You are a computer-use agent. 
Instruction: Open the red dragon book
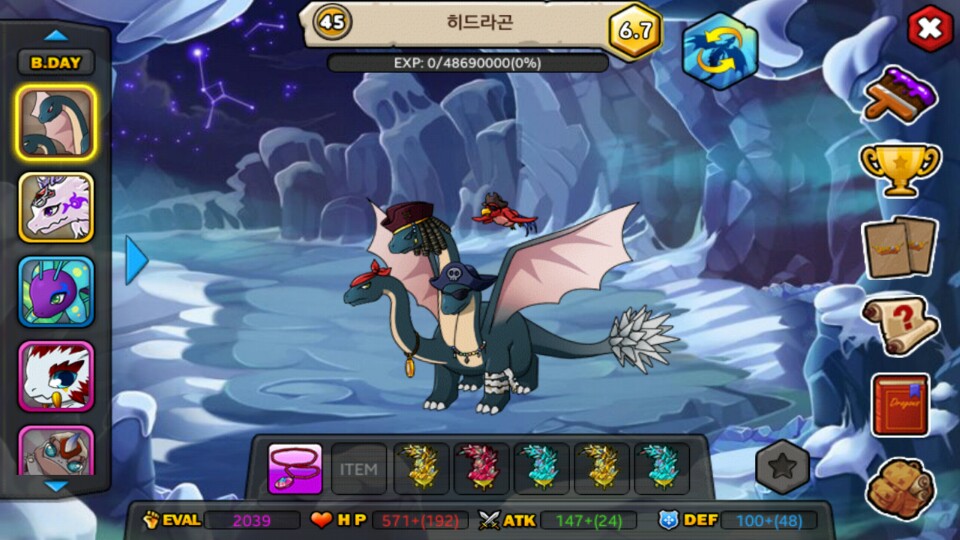[x=900, y=405]
